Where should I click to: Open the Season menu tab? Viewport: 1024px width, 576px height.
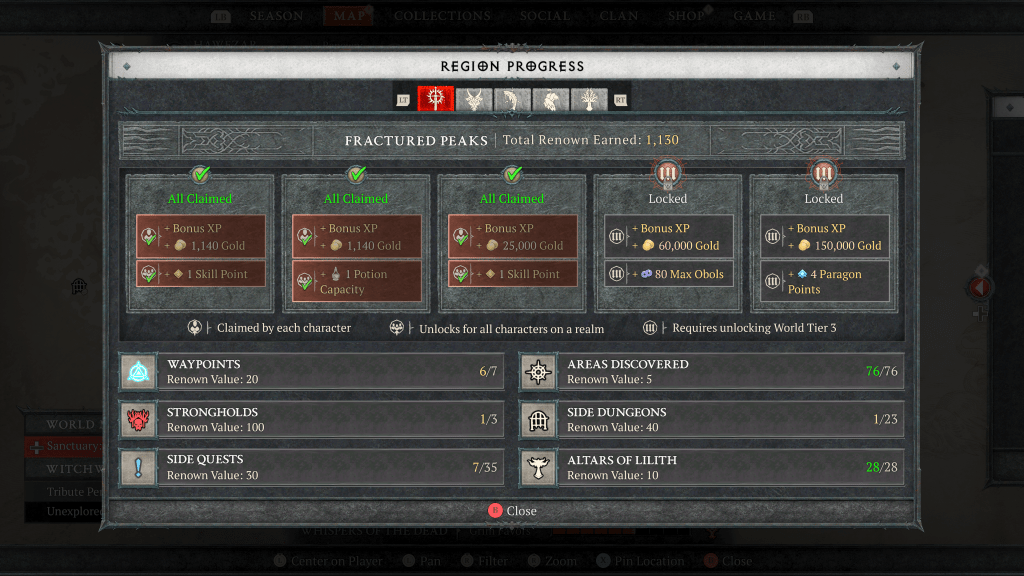(277, 16)
